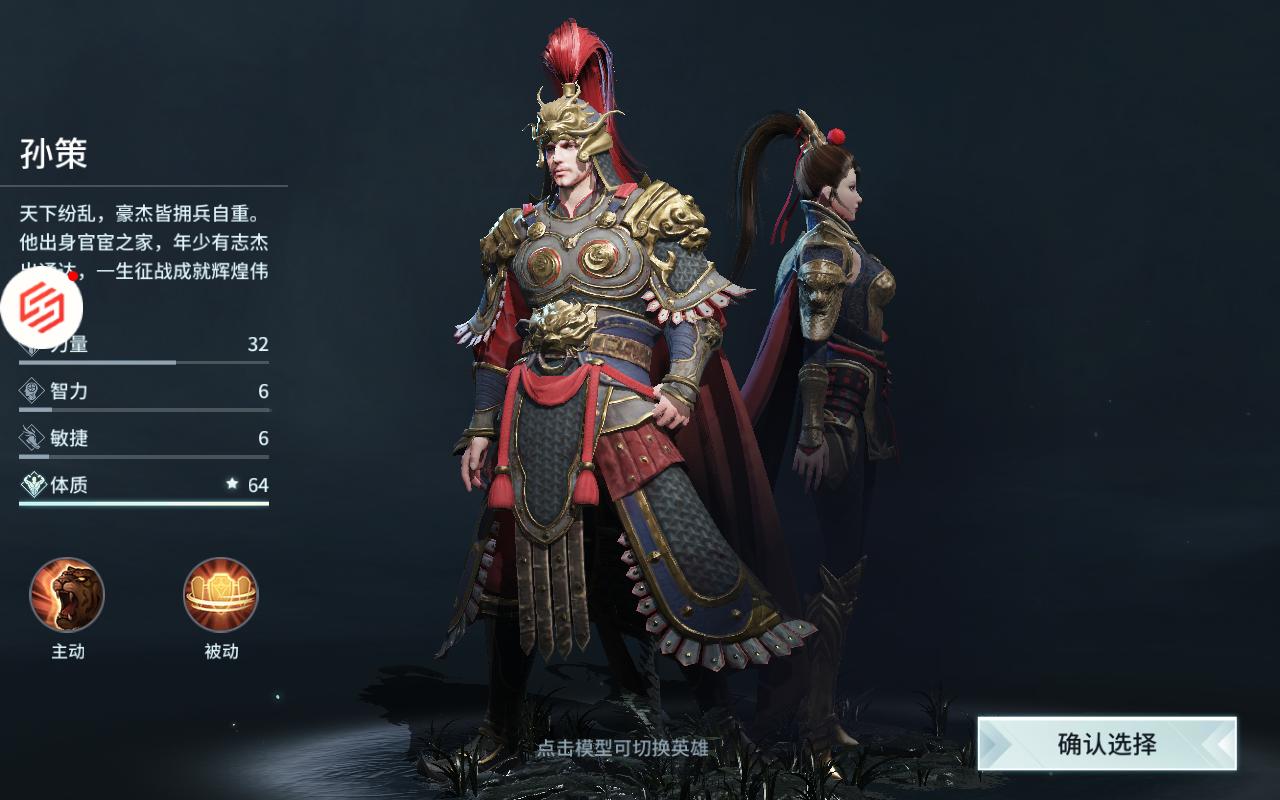The image size is (1280, 800).
Task: Open the active skill tiger roar icon
Action: pyautogui.click(x=68, y=595)
